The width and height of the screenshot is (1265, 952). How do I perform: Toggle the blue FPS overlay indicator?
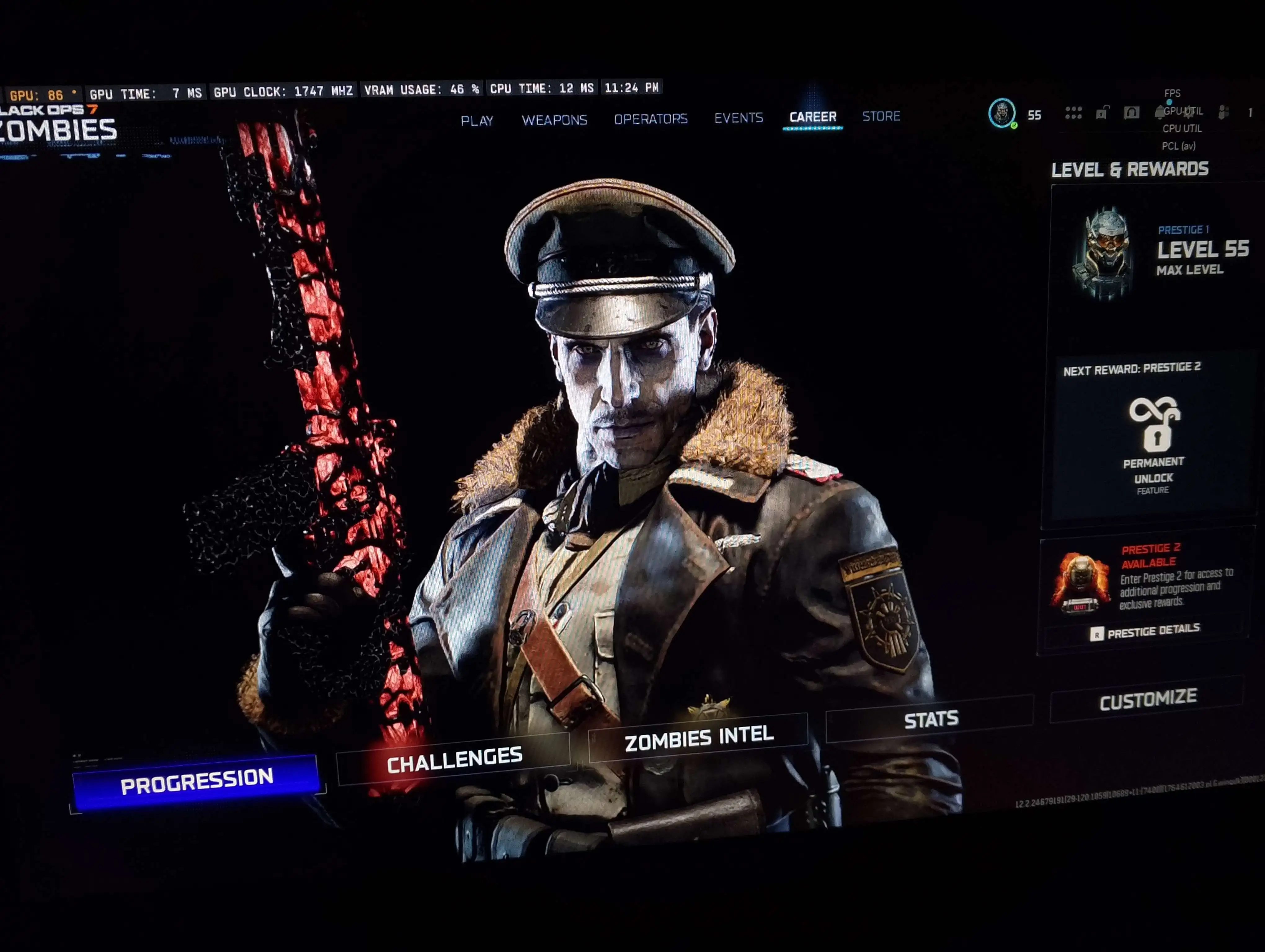tap(1170, 102)
